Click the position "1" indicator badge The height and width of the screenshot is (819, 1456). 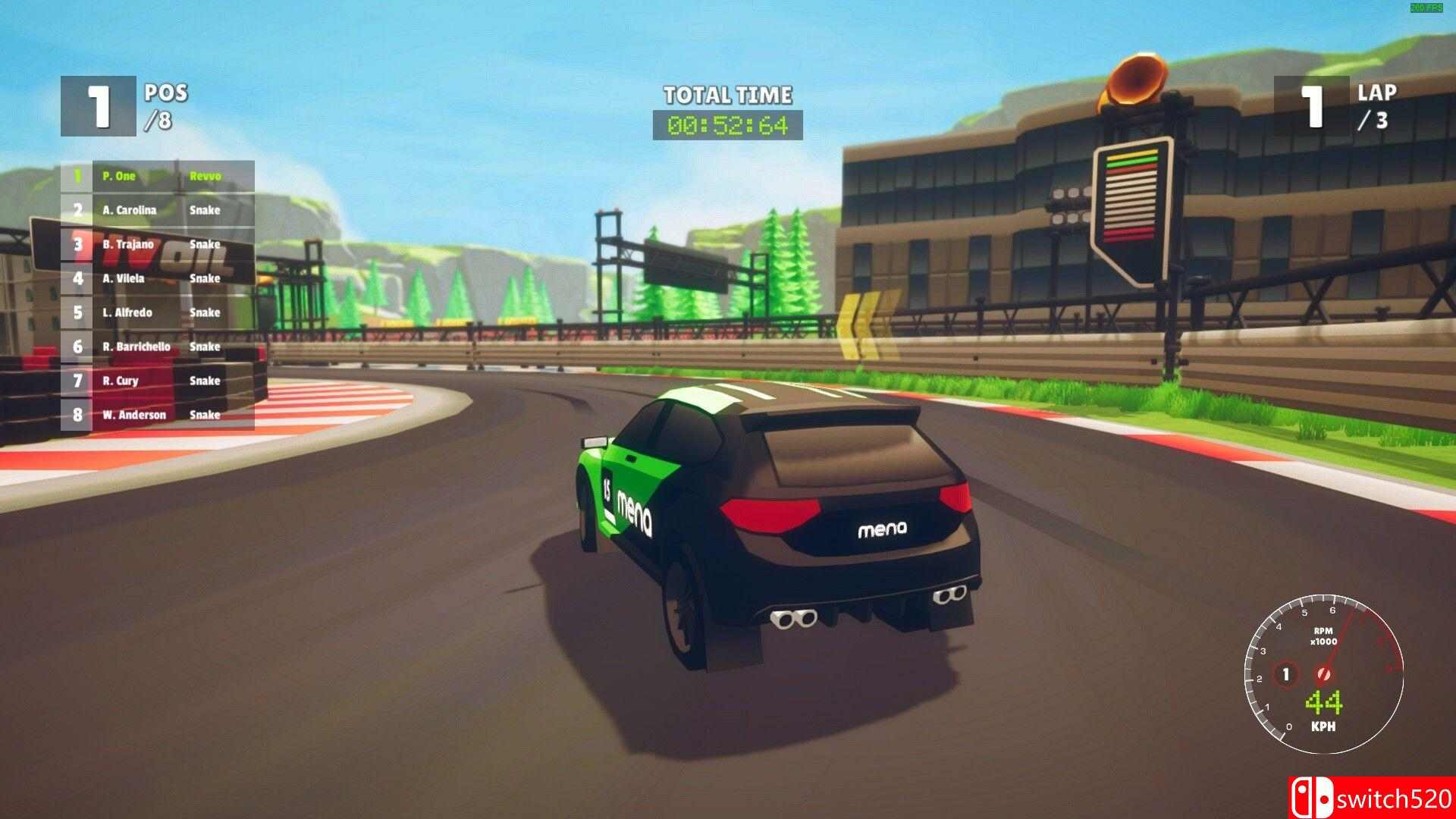pyautogui.click(x=97, y=105)
